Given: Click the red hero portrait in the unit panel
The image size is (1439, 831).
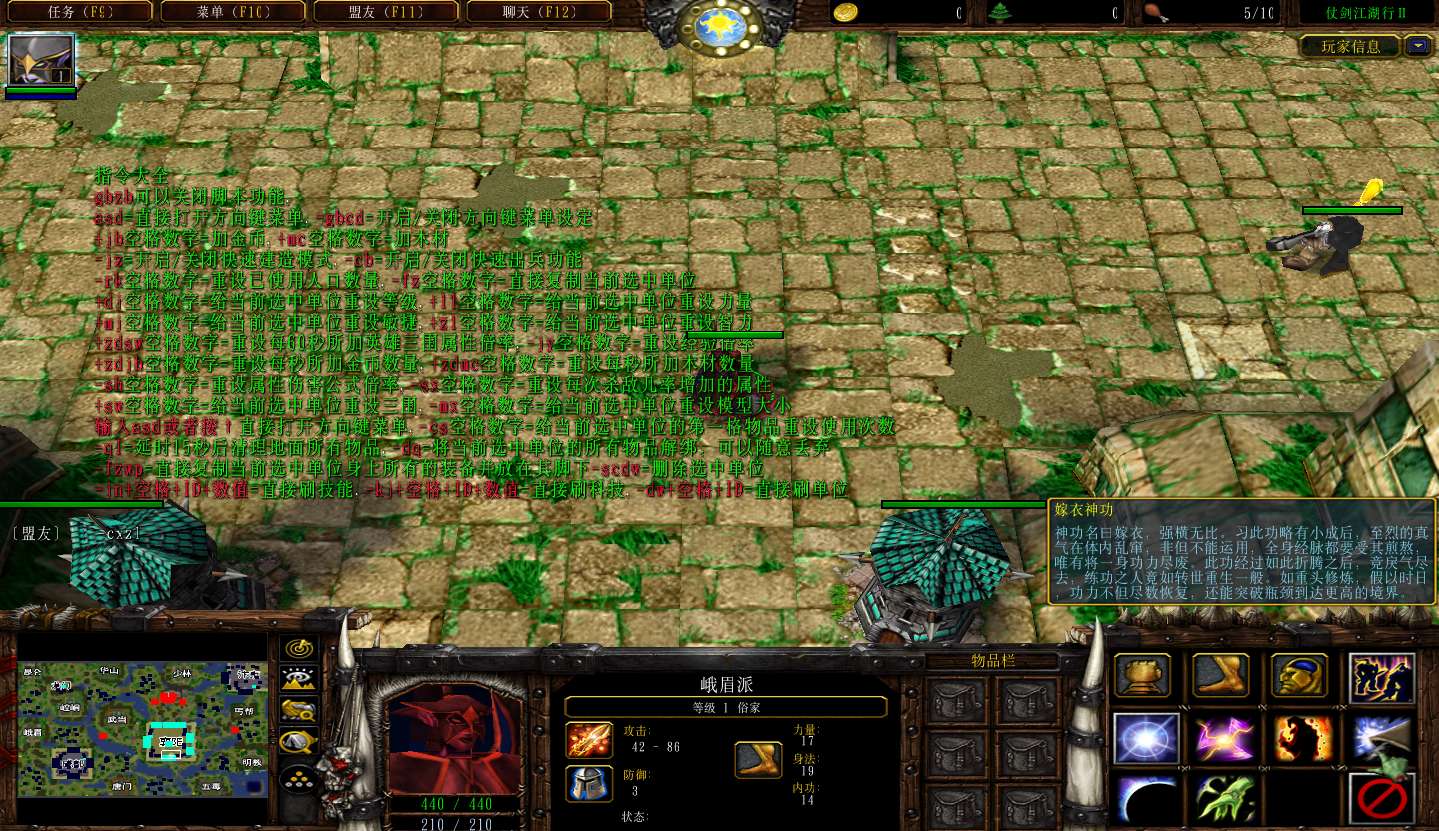Looking at the screenshot, I should pyautogui.click(x=455, y=740).
